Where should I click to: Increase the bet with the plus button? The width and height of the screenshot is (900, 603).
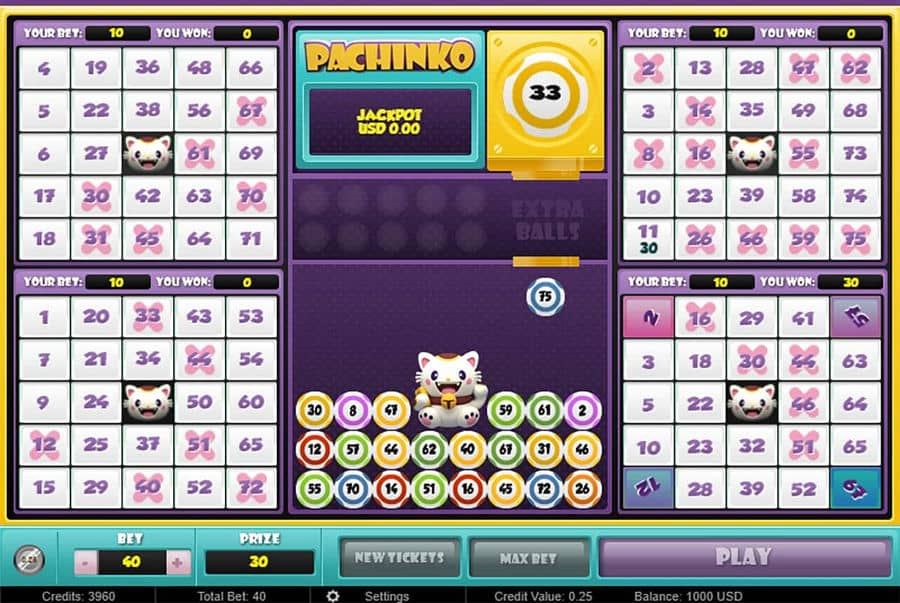pos(177,562)
